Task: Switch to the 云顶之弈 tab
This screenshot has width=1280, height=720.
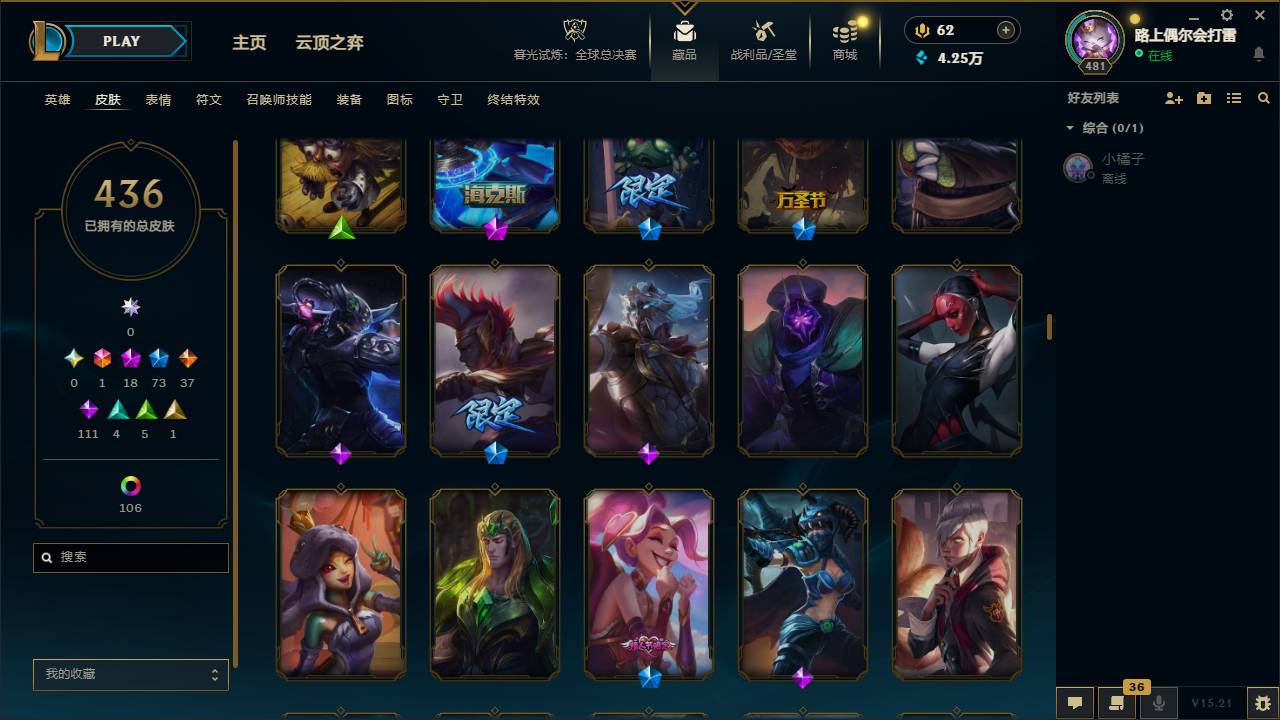Action: click(330, 42)
